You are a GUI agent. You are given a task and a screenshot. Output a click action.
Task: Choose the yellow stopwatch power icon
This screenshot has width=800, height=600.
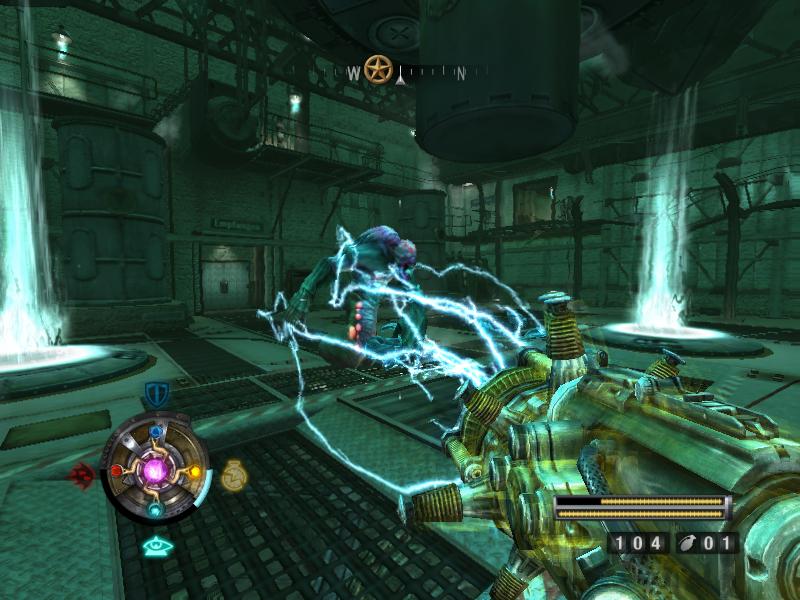pos(234,473)
